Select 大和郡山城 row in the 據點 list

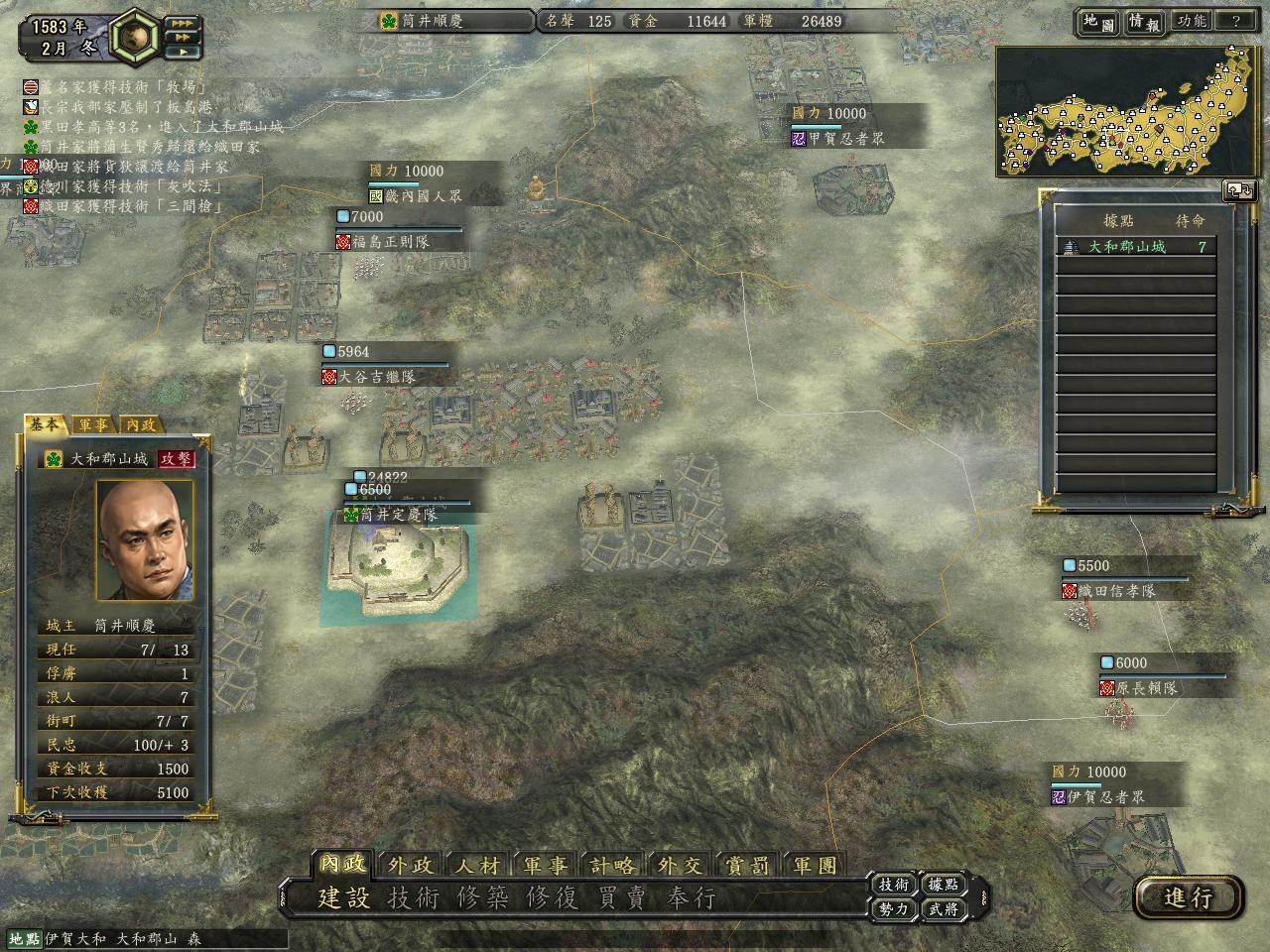click(1137, 247)
